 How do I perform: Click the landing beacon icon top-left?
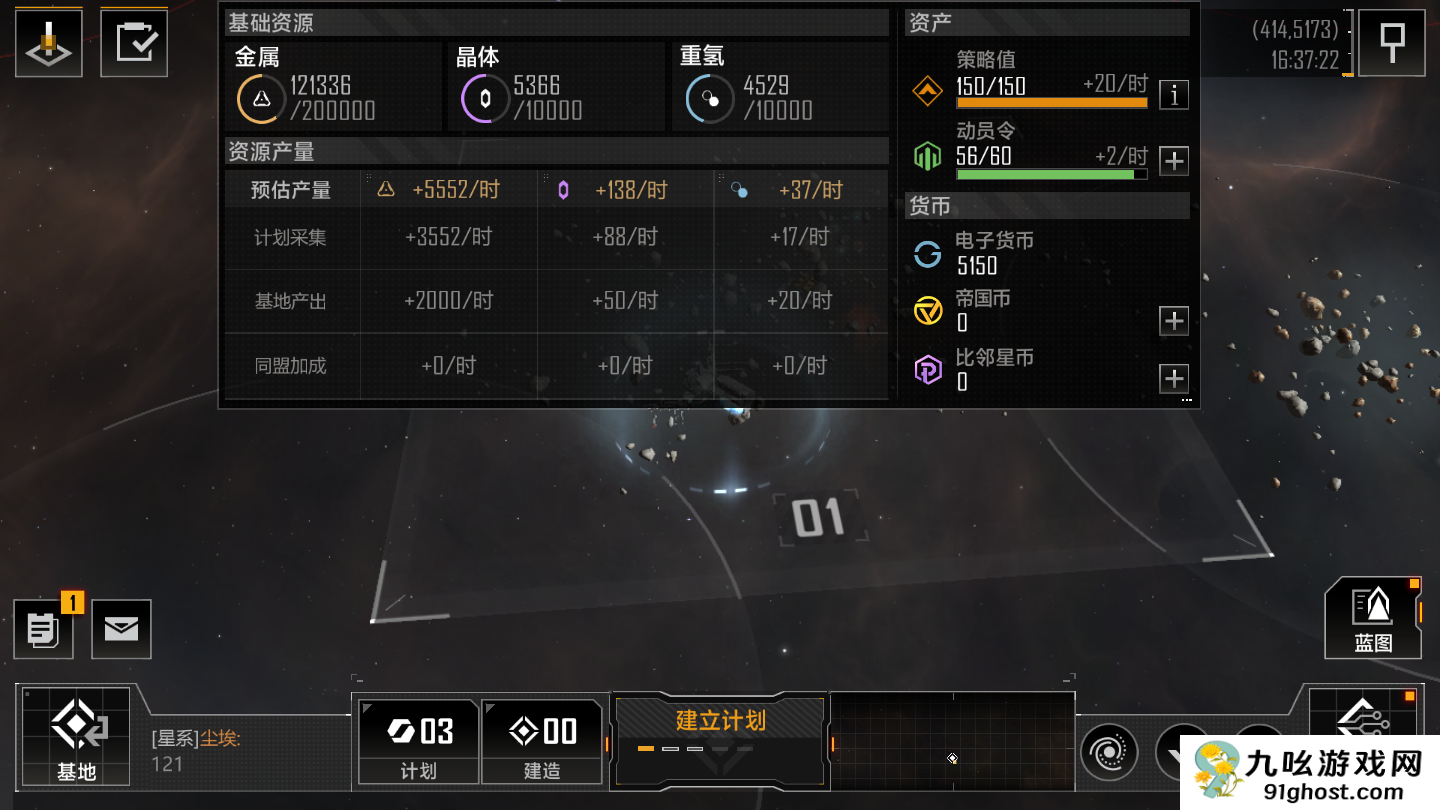click(x=48, y=44)
